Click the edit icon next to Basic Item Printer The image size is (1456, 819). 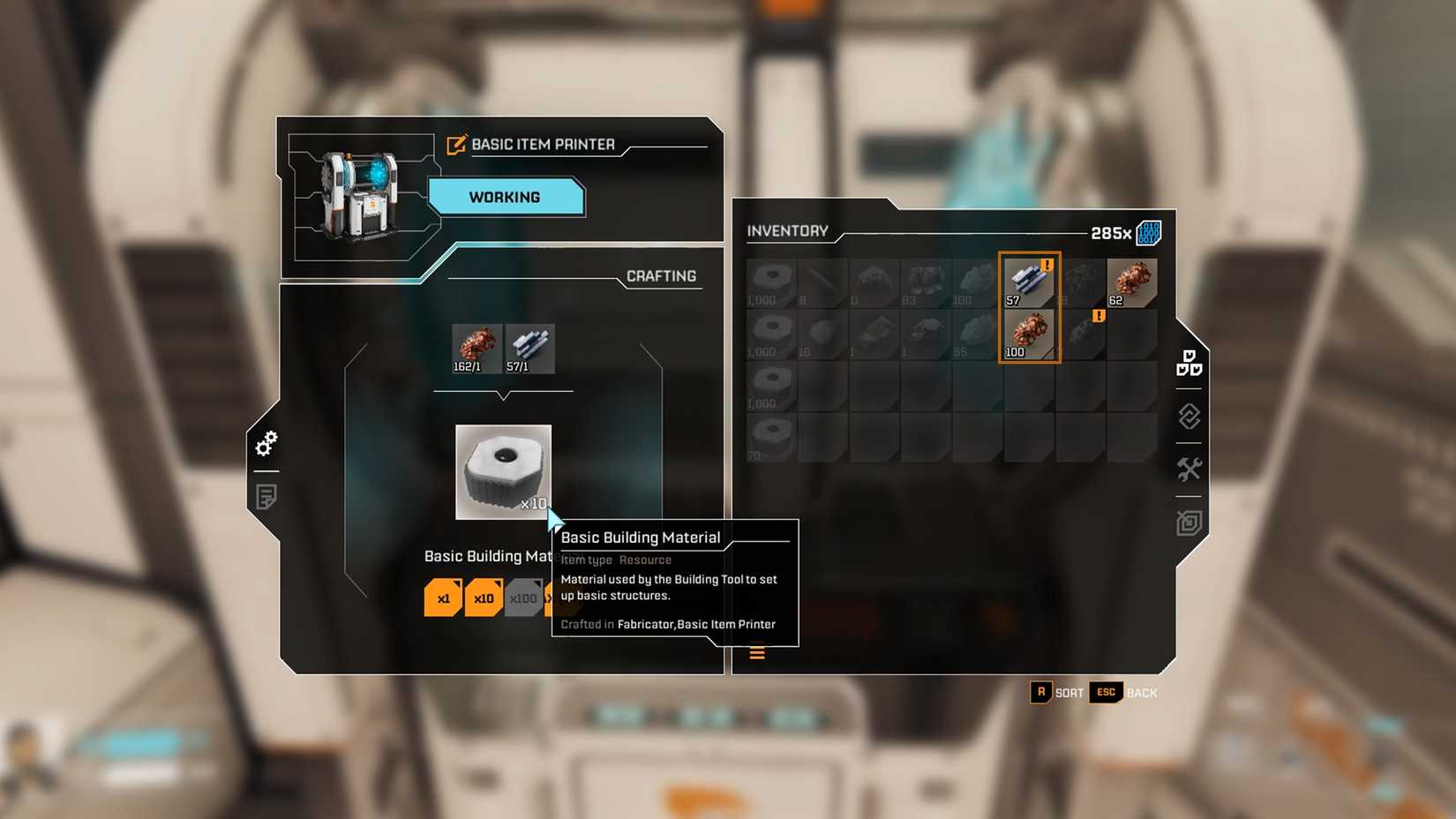point(455,145)
